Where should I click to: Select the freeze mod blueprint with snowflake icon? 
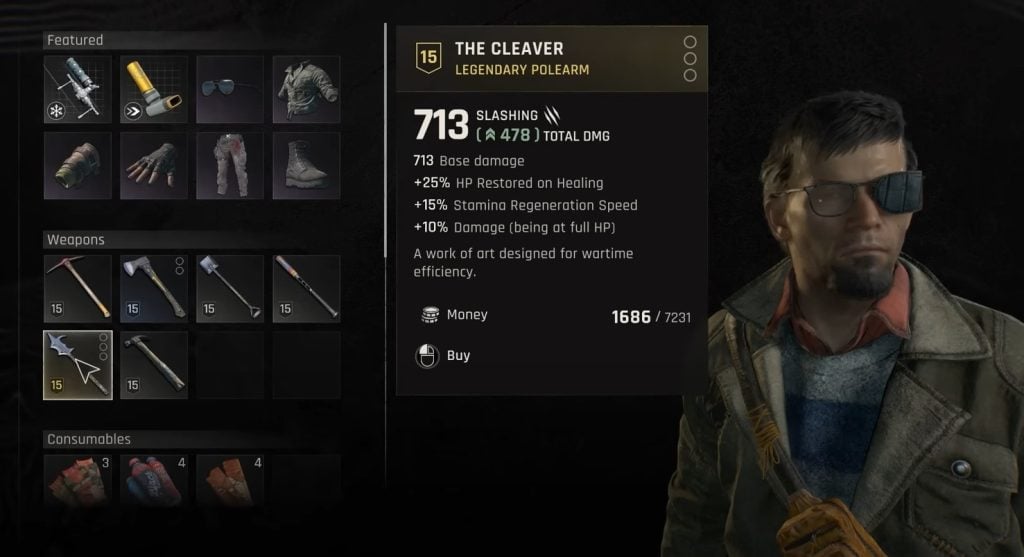(x=77, y=89)
